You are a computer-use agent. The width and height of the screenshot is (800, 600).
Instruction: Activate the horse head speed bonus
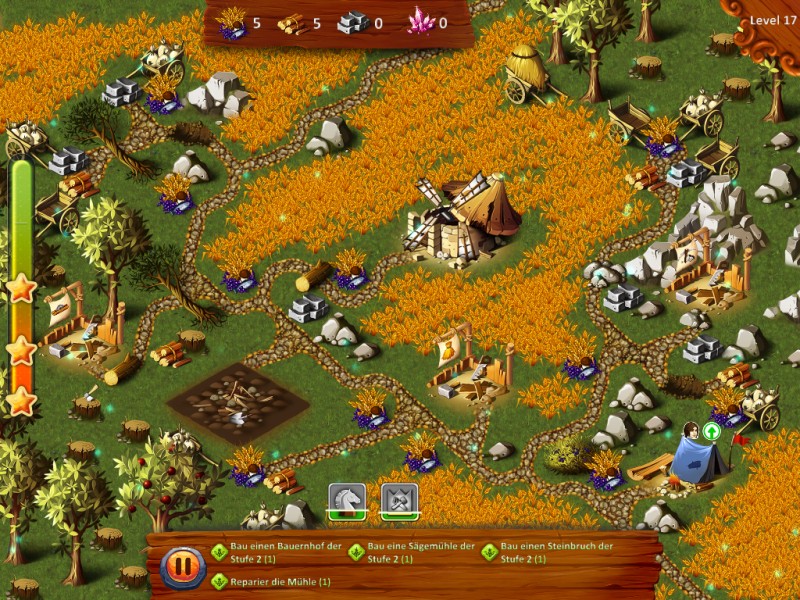pyautogui.click(x=346, y=499)
